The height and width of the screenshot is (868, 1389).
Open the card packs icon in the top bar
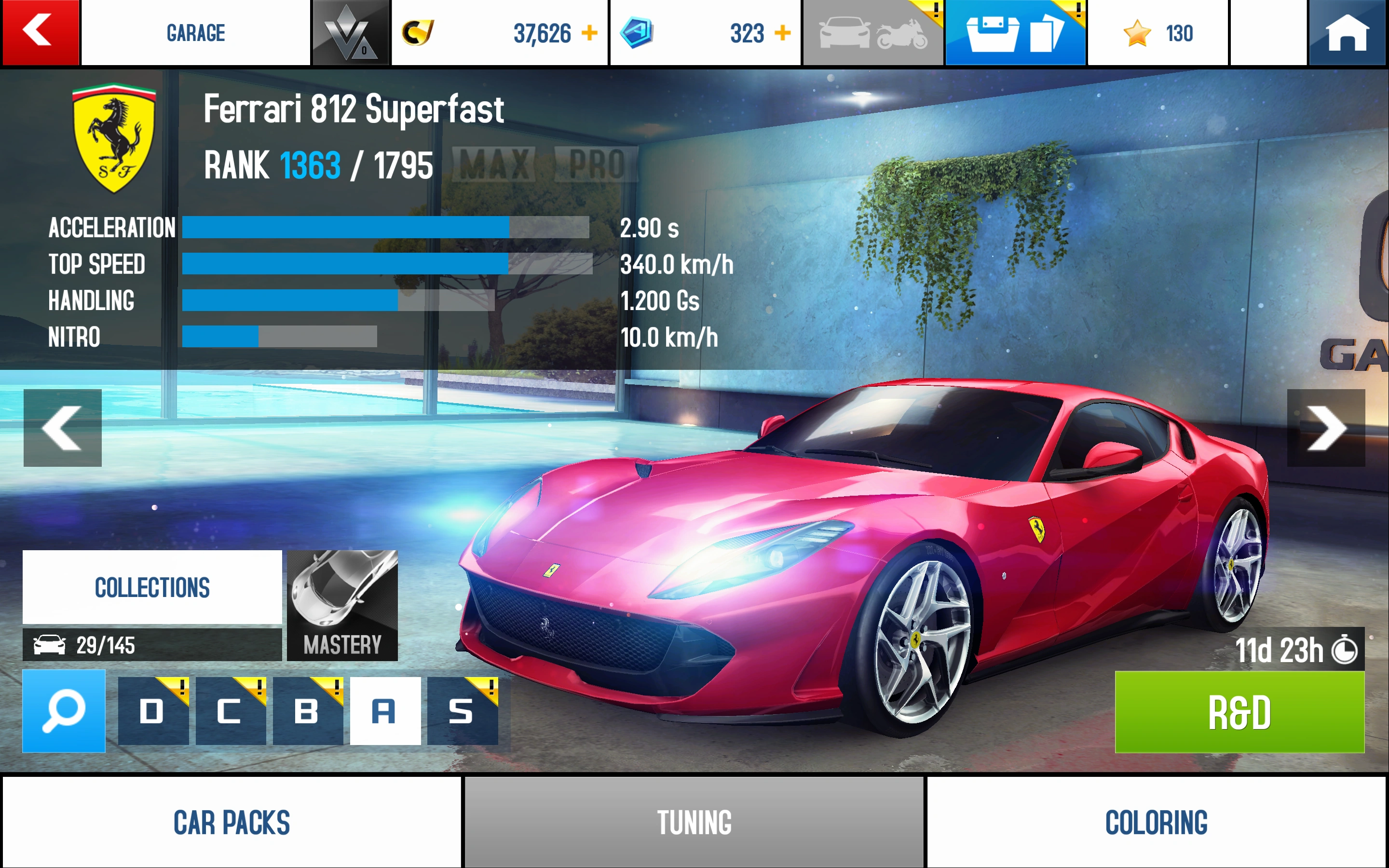click(1015, 33)
